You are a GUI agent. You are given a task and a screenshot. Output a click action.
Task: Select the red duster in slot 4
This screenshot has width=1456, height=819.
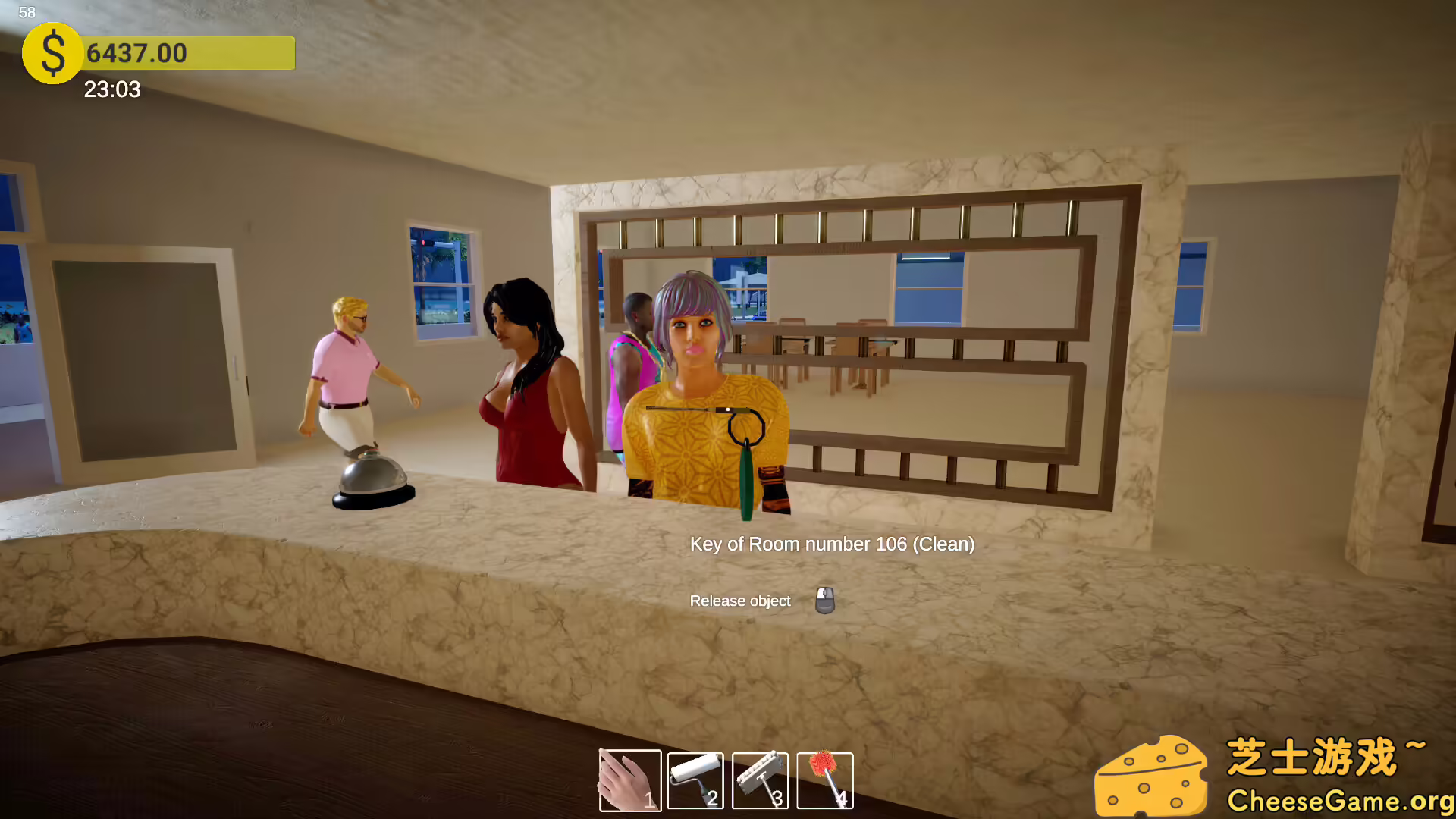coord(825,781)
